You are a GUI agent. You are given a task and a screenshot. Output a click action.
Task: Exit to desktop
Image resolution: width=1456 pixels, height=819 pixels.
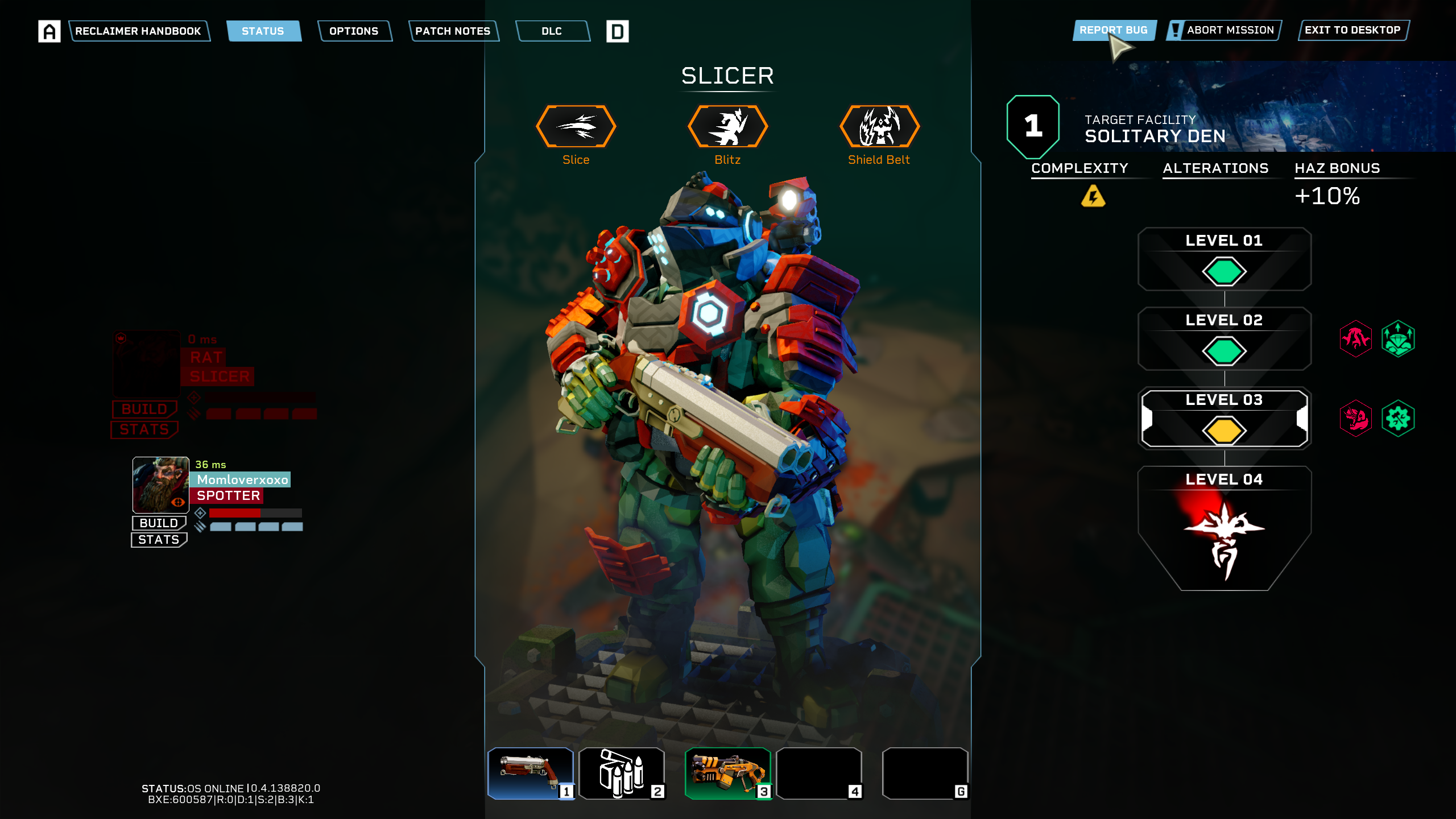click(x=1352, y=30)
